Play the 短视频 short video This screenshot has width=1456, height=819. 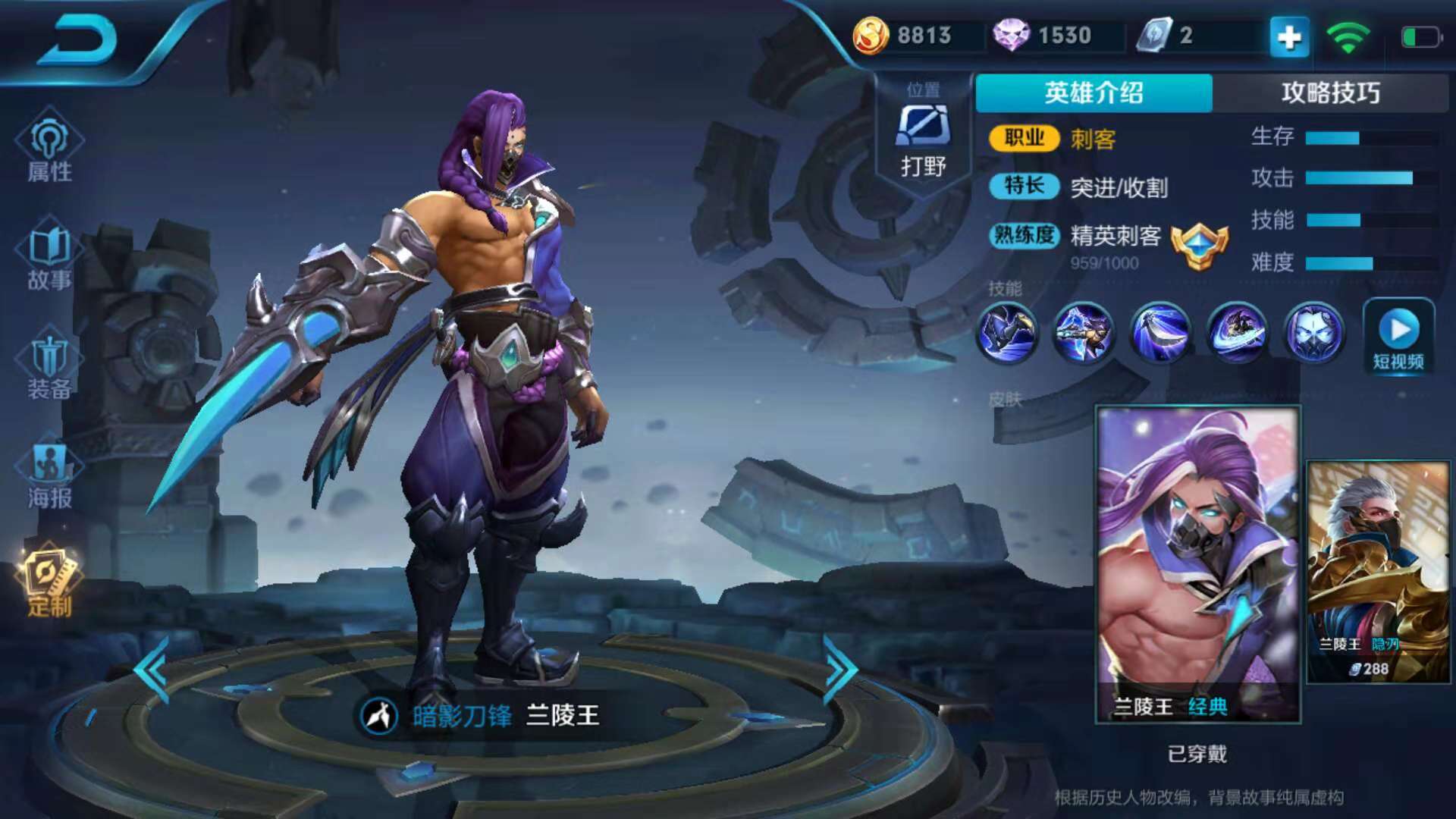click(1398, 337)
